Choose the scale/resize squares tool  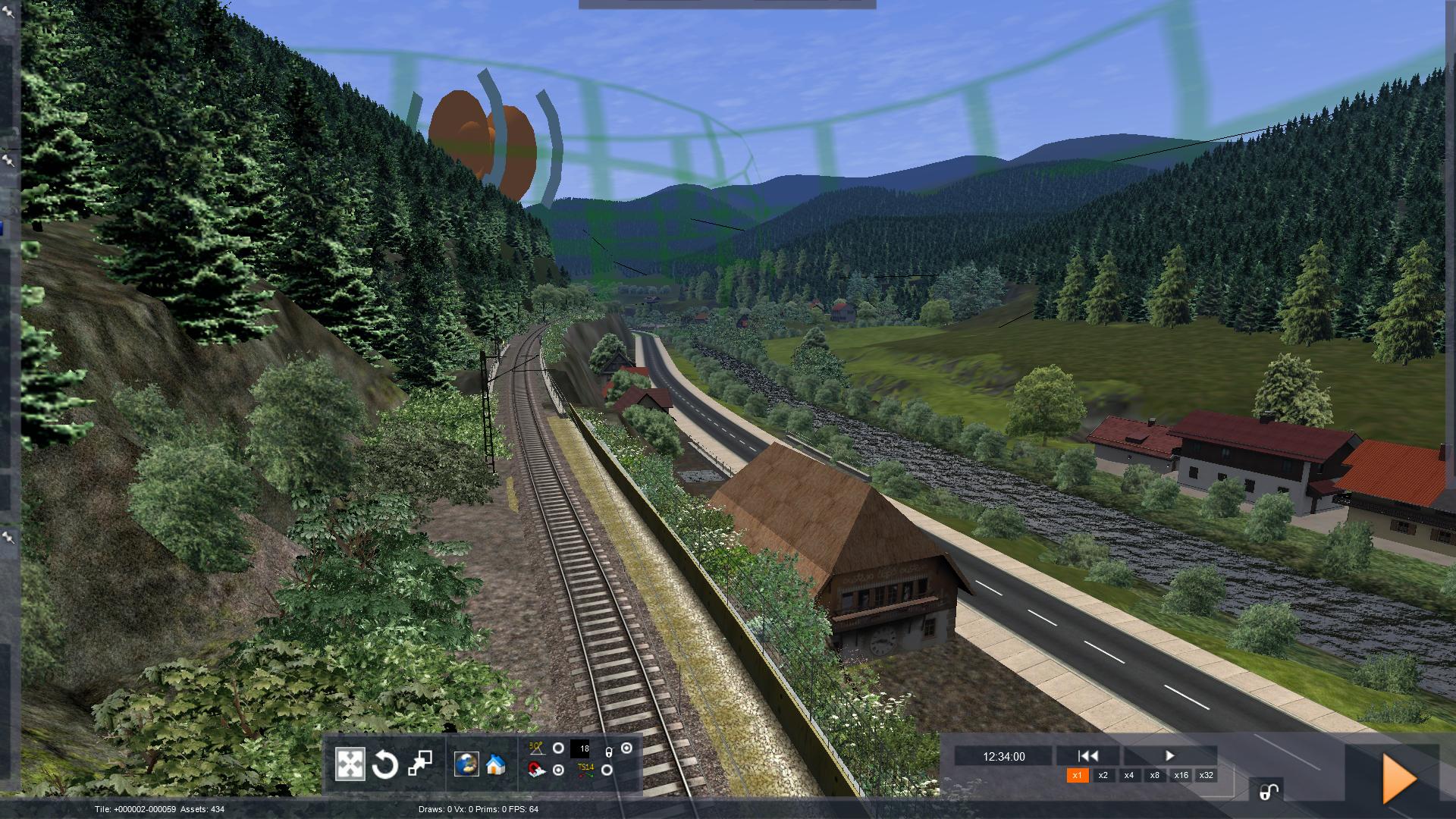click(420, 764)
